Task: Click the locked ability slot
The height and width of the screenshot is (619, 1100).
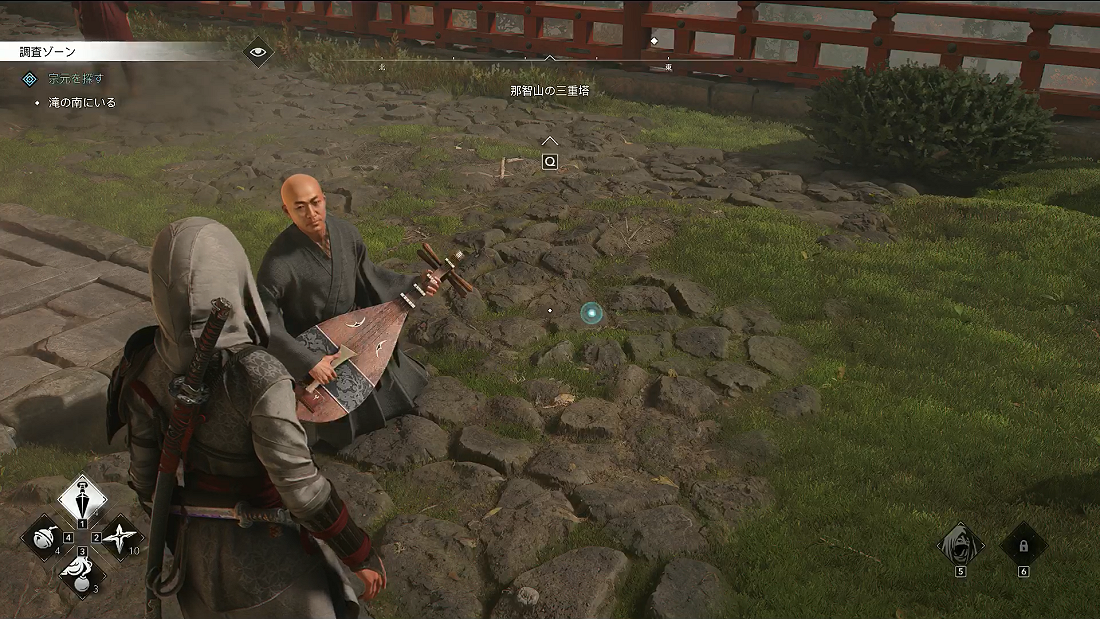Action: pos(1023,545)
